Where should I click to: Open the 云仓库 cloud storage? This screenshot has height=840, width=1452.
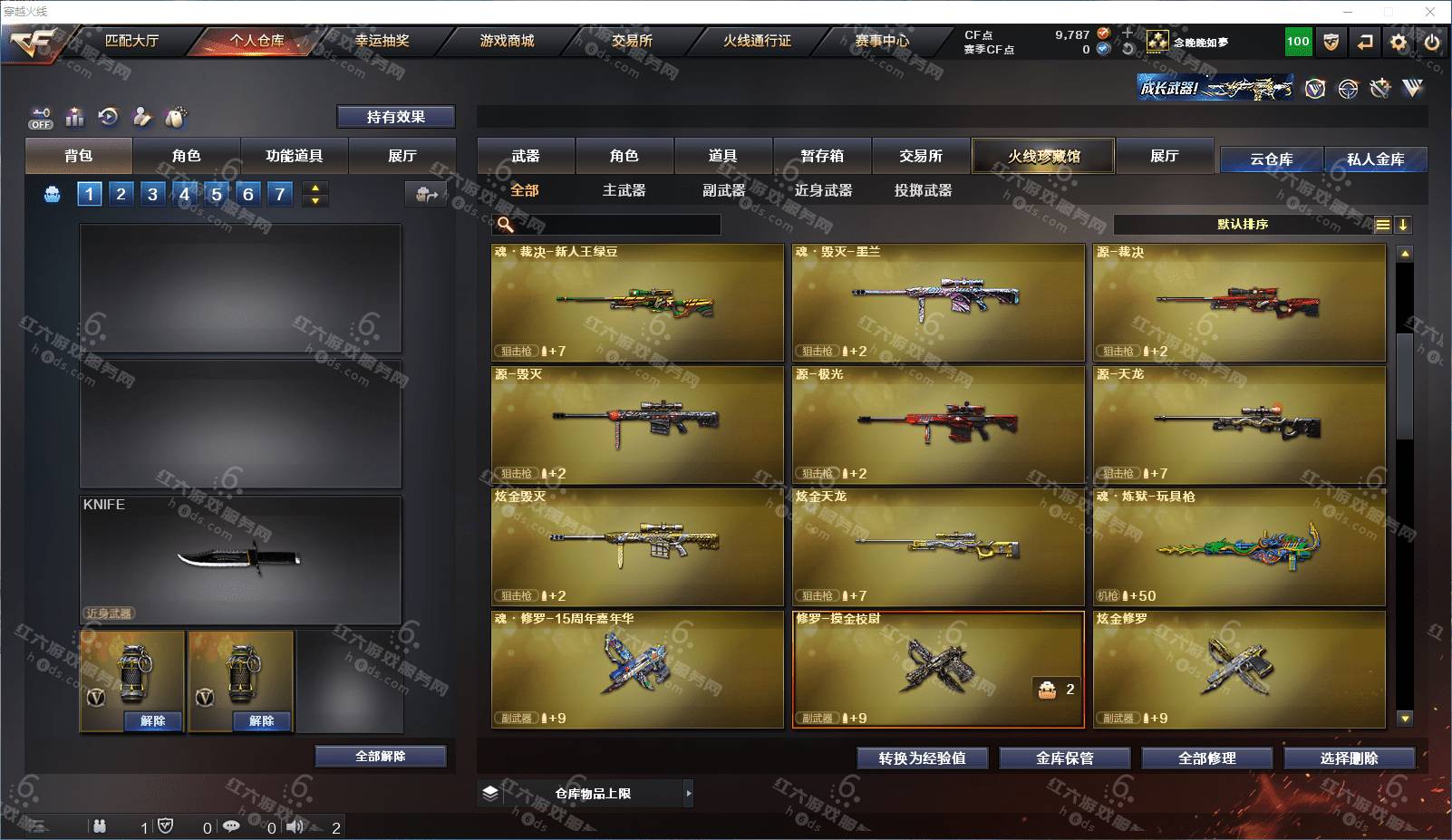1271,159
